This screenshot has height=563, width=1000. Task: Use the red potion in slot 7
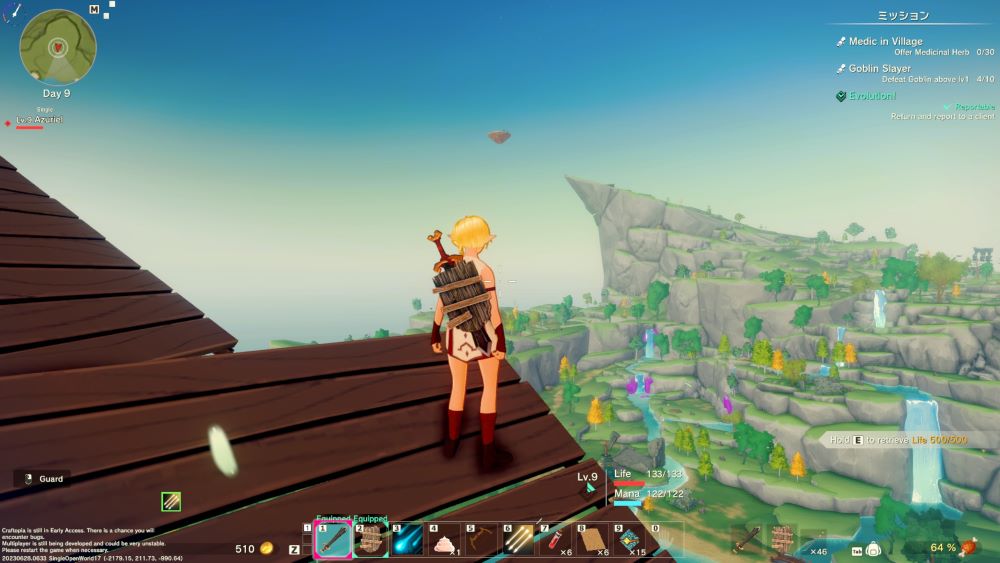(x=555, y=541)
